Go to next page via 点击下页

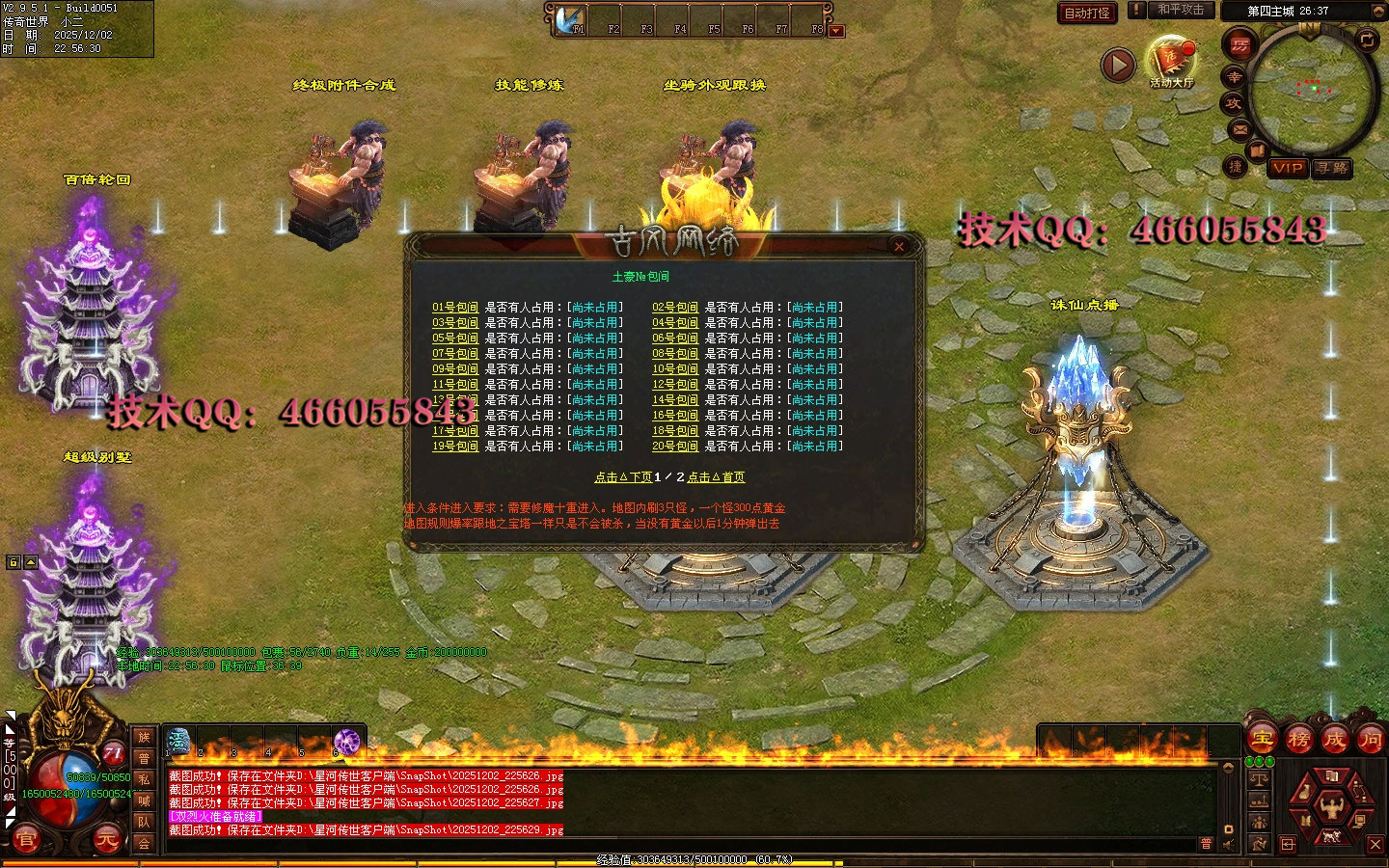tap(623, 477)
